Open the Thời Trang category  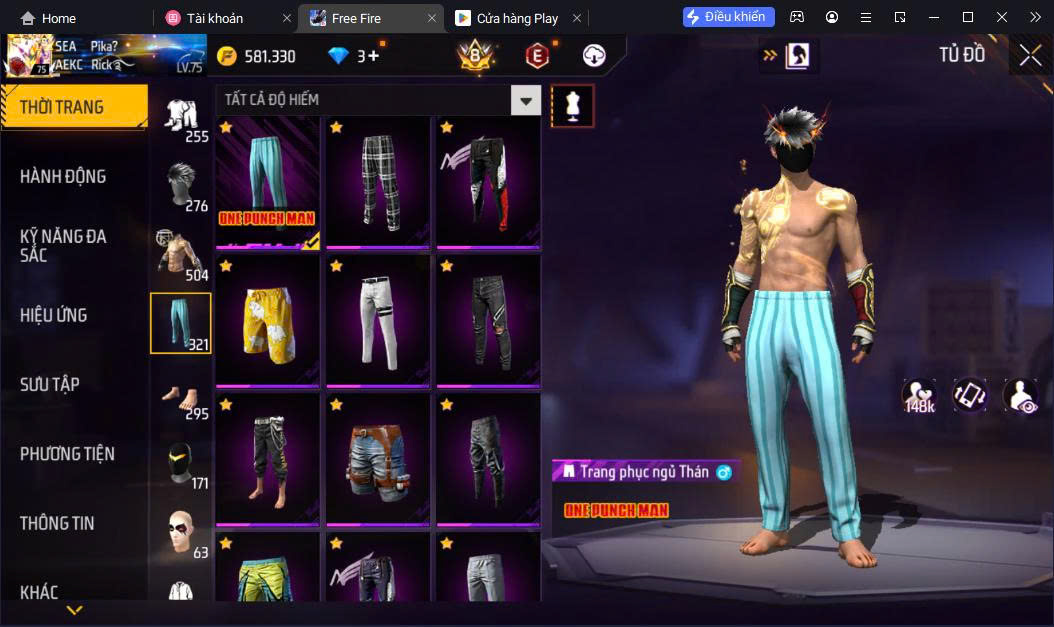tap(72, 107)
